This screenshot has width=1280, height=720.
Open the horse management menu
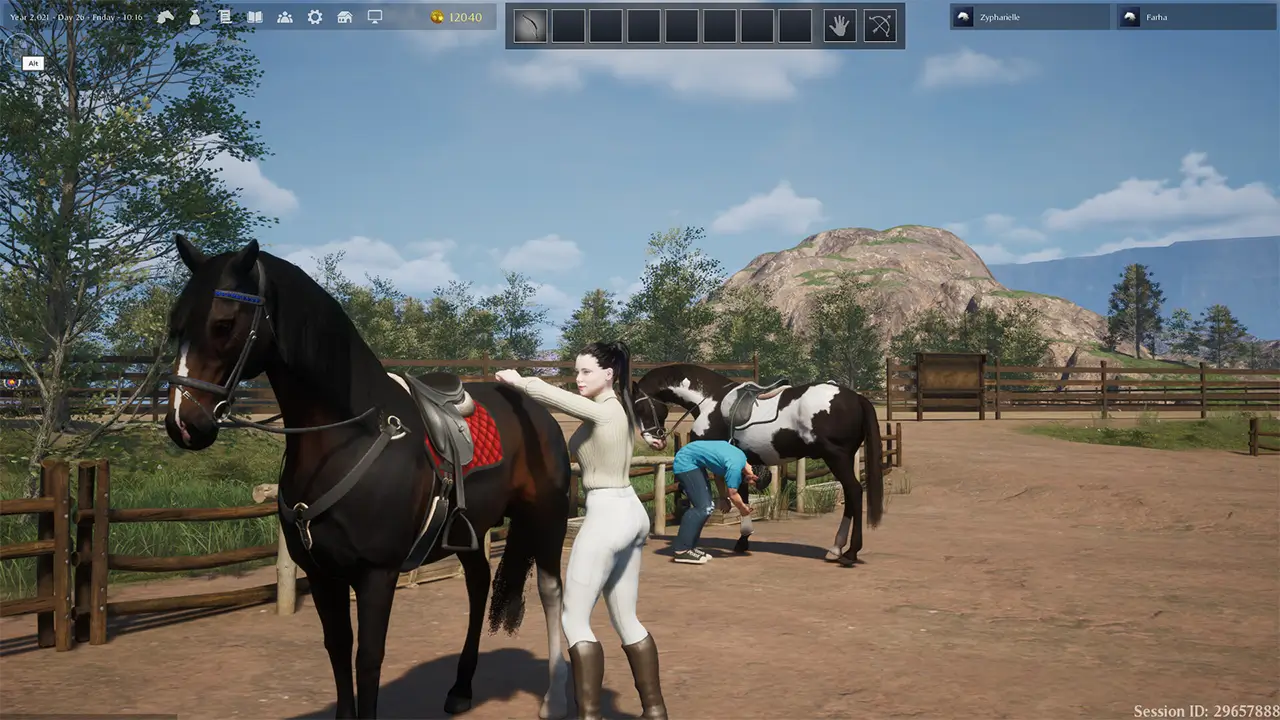pyautogui.click(x=166, y=17)
